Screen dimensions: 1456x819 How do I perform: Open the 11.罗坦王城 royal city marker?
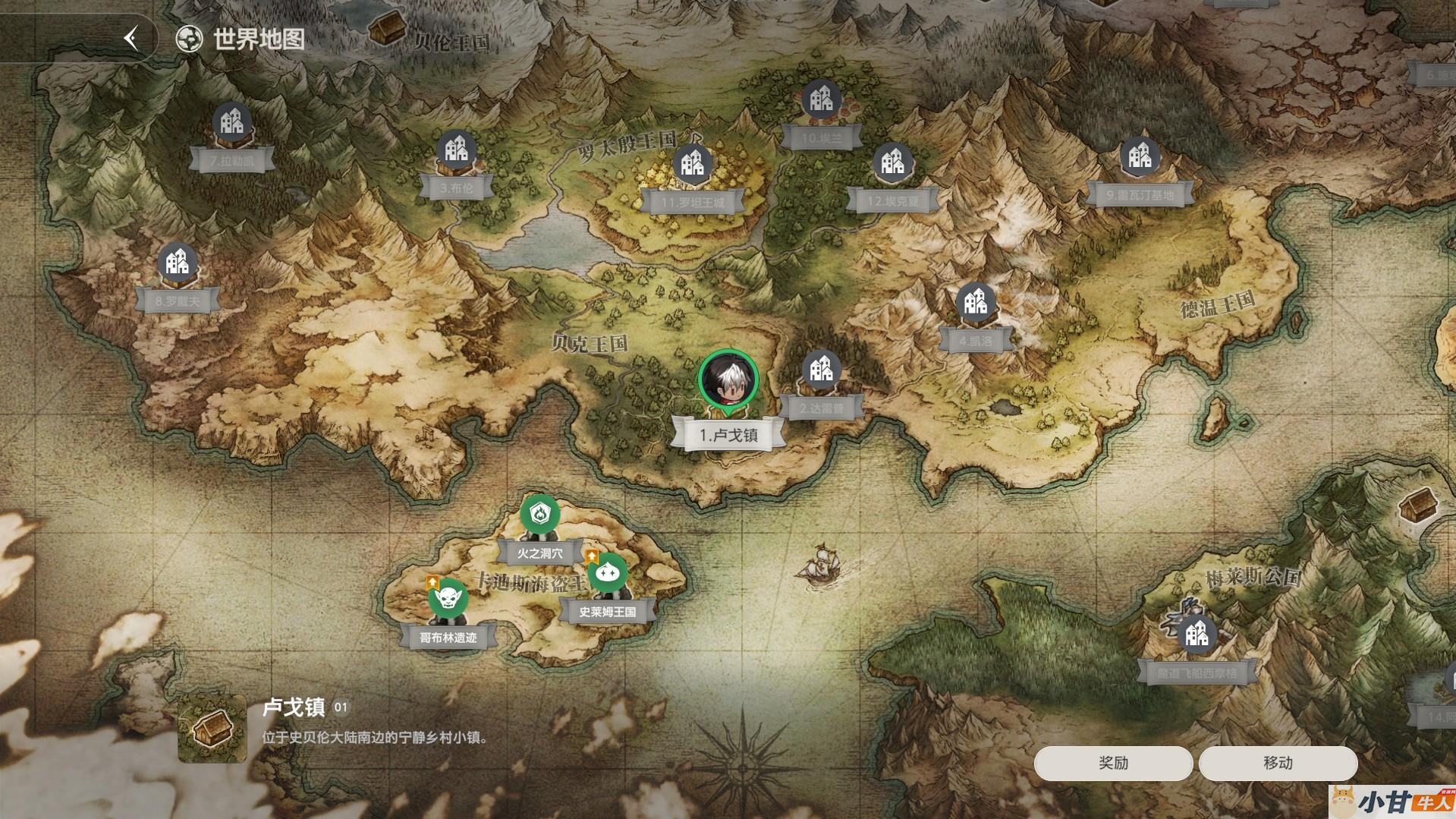[x=692, y=164]
